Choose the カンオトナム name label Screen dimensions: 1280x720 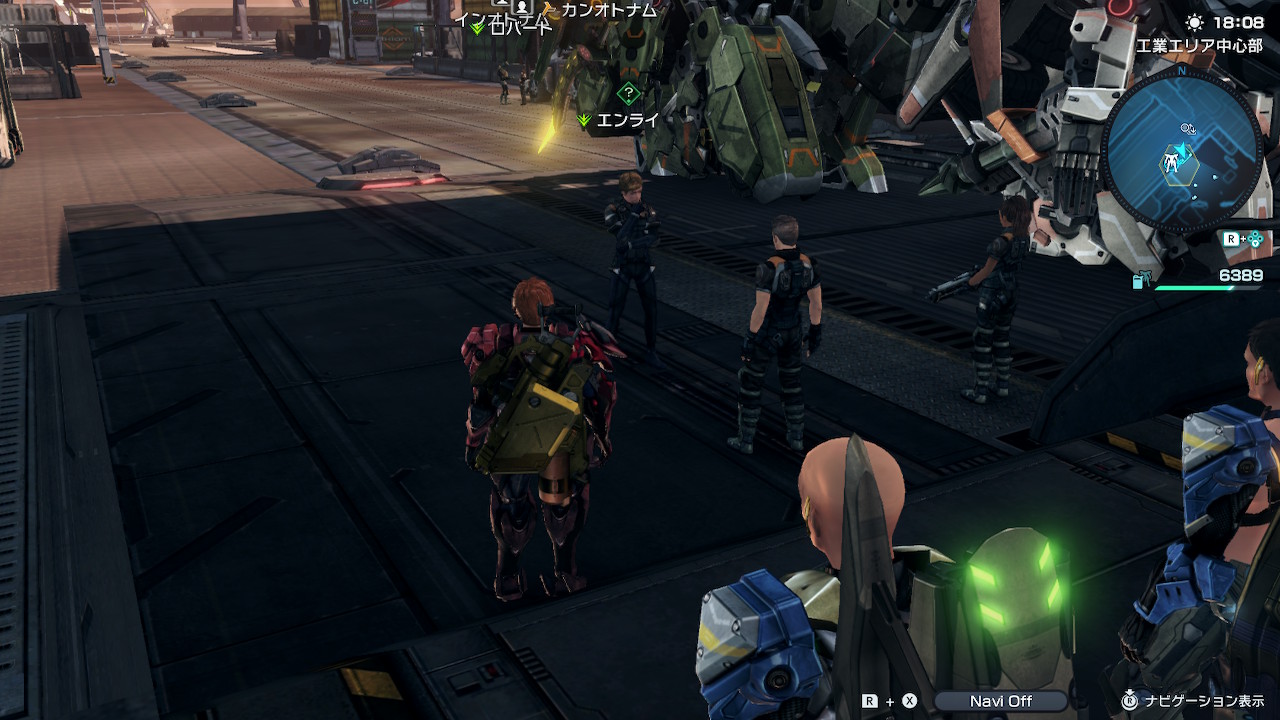(608, 10)
